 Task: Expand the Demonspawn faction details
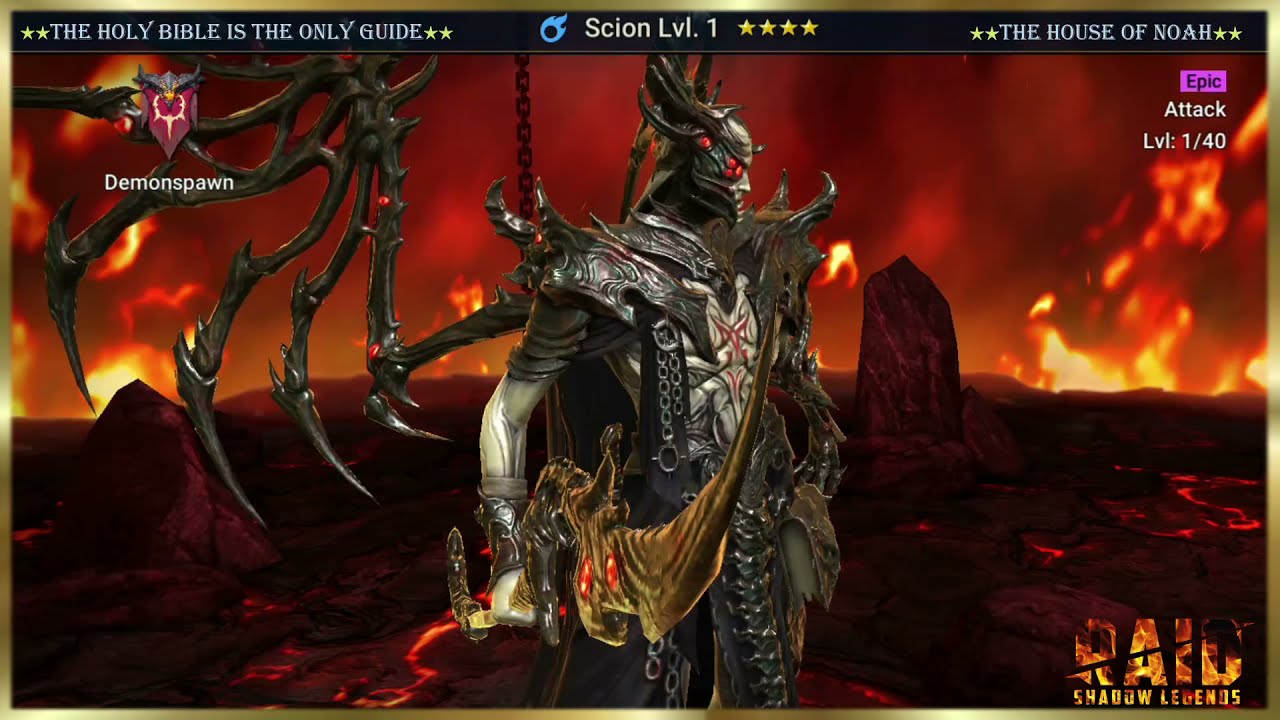coord(168,183)
